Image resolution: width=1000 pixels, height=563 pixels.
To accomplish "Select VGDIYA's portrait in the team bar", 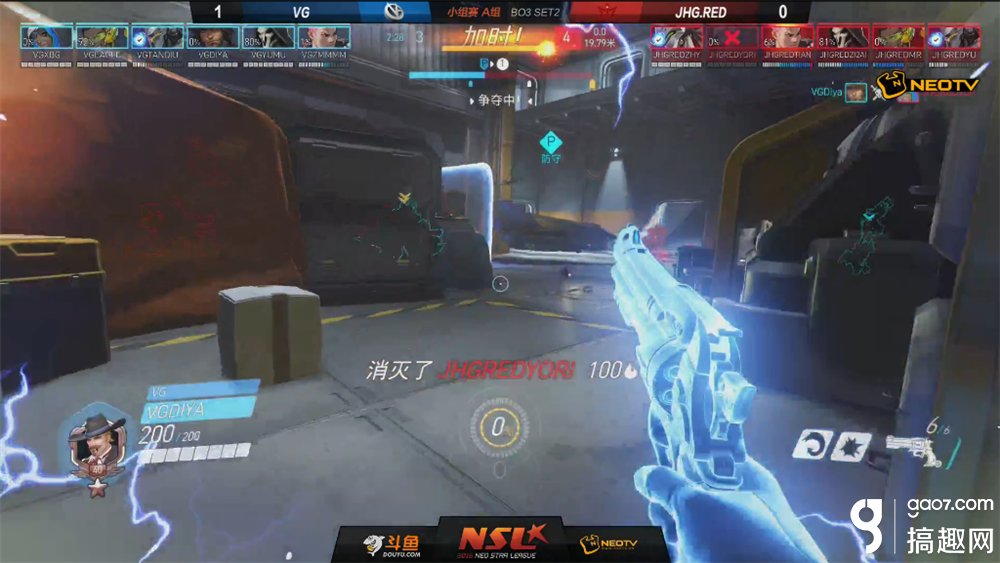I will point(212,37).
